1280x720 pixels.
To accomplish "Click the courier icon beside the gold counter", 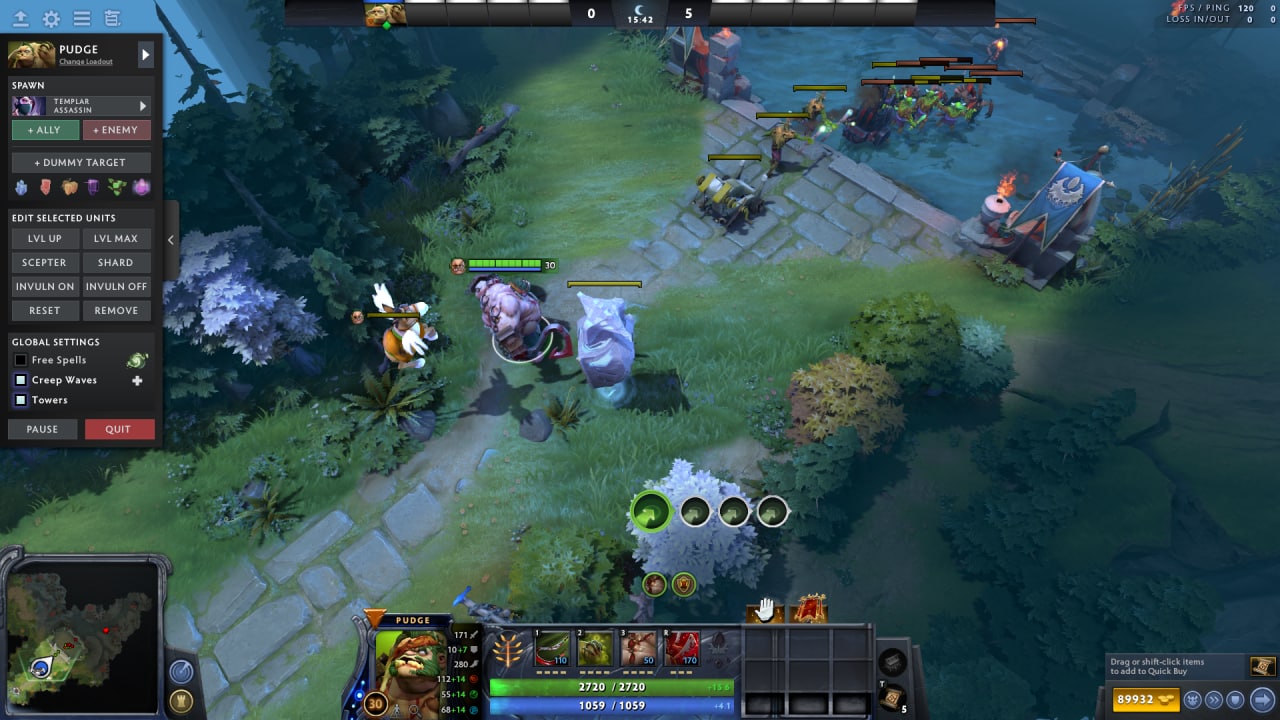I will (1191, 700).
